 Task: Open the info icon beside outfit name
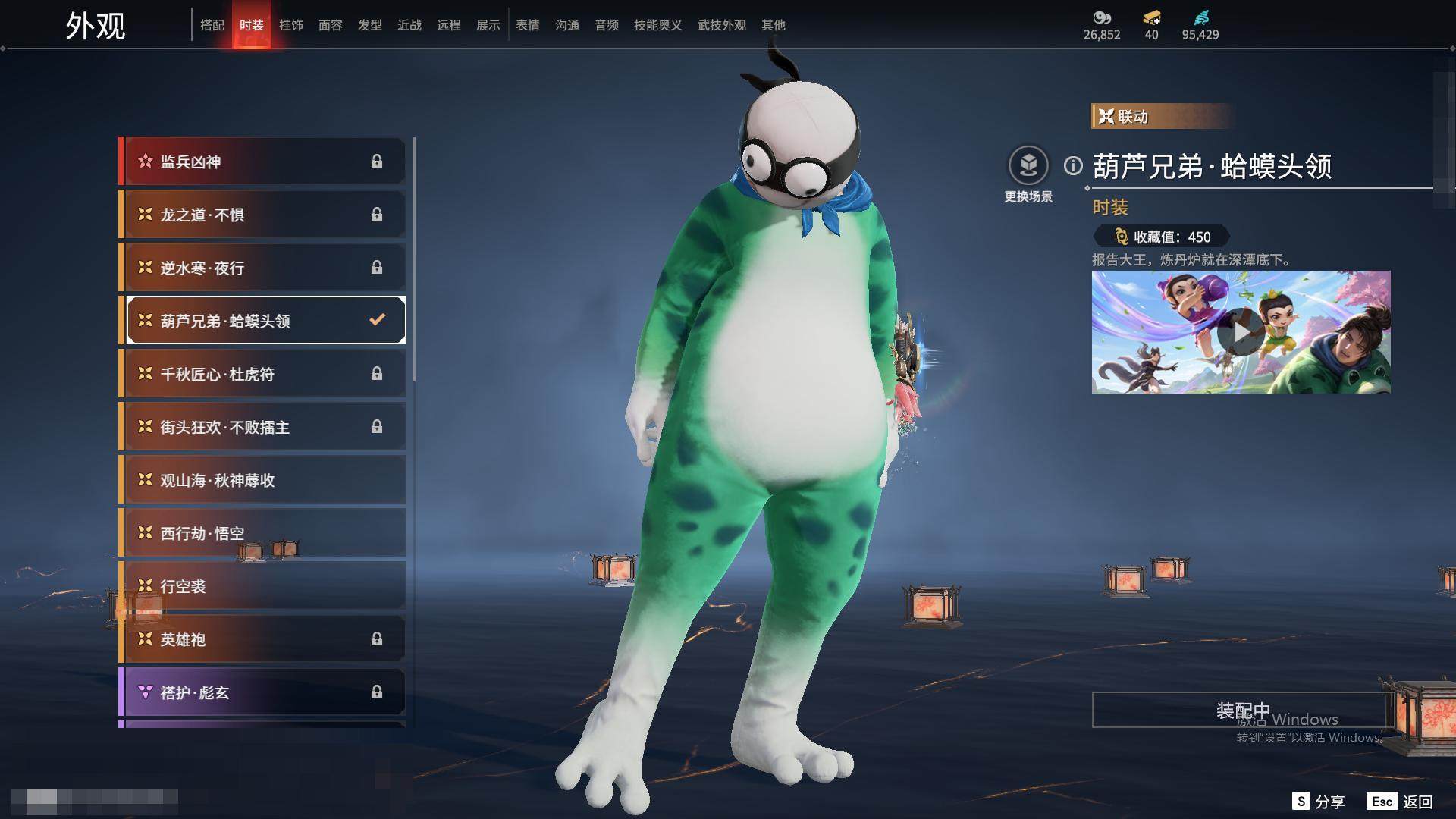point(1073,165)
